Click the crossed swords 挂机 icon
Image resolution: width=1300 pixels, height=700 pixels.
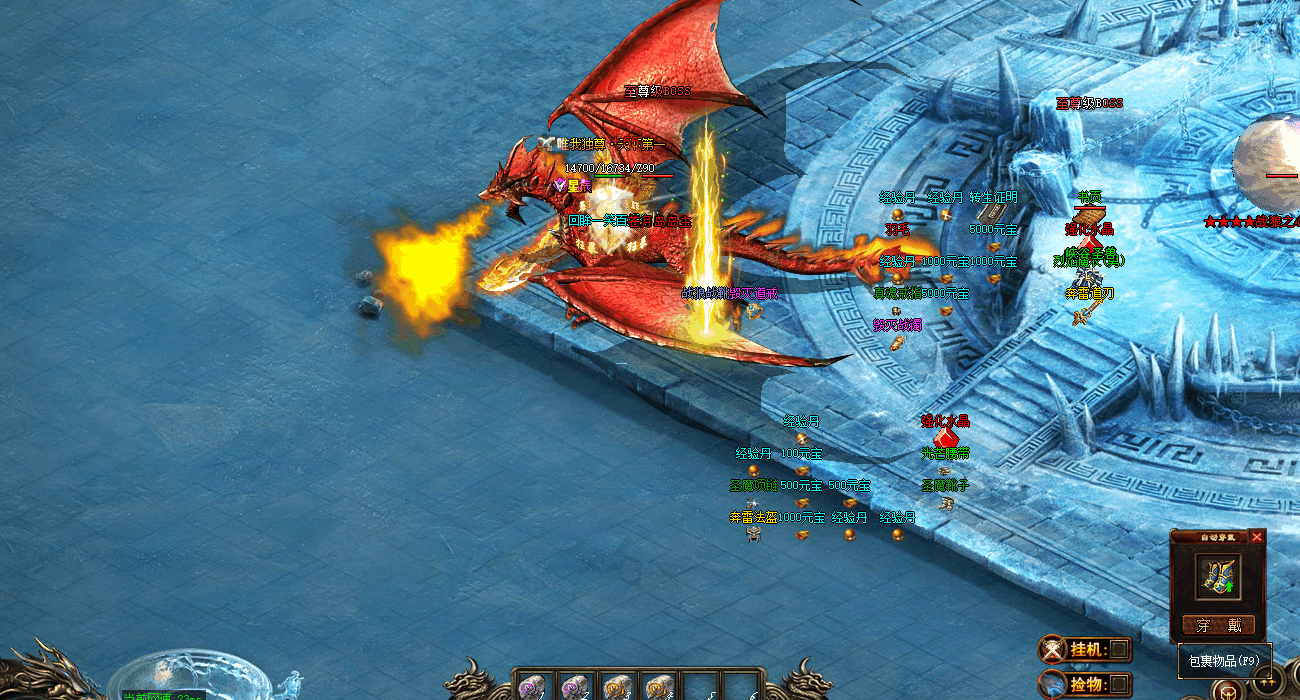click(1053, 650)
